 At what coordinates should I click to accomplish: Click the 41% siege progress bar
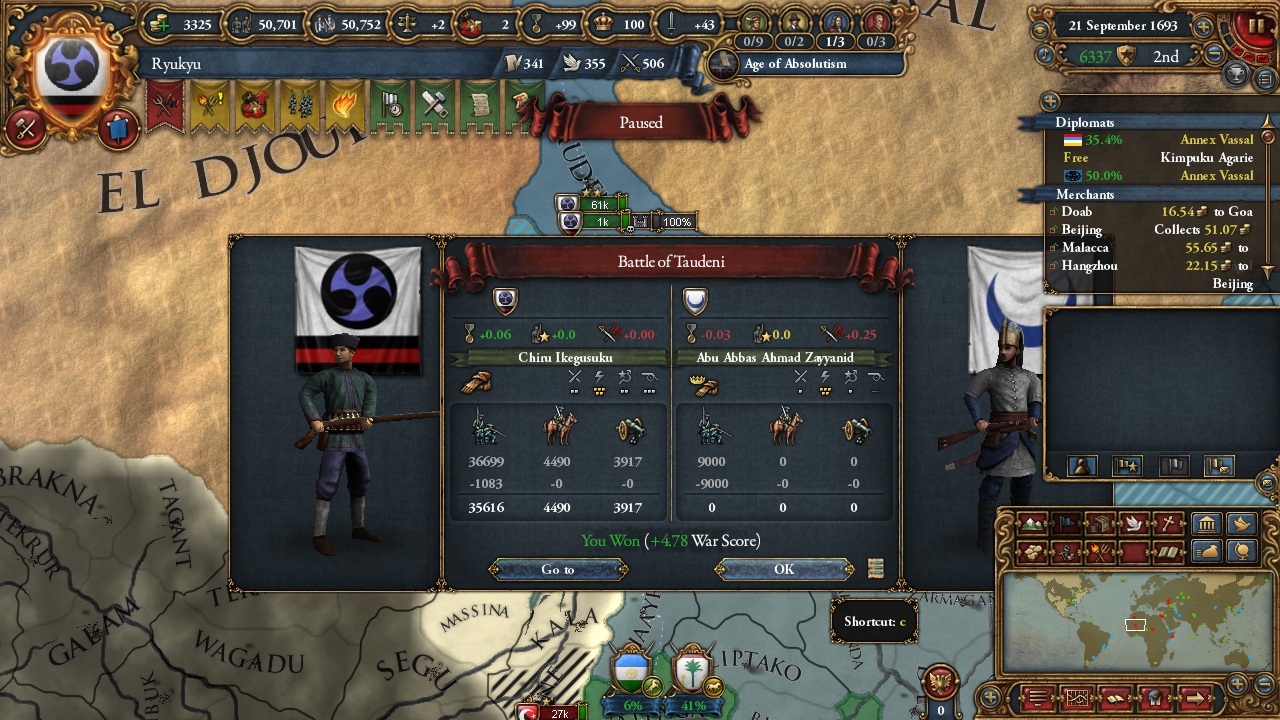pyautogui.click(x=694, y=705)
